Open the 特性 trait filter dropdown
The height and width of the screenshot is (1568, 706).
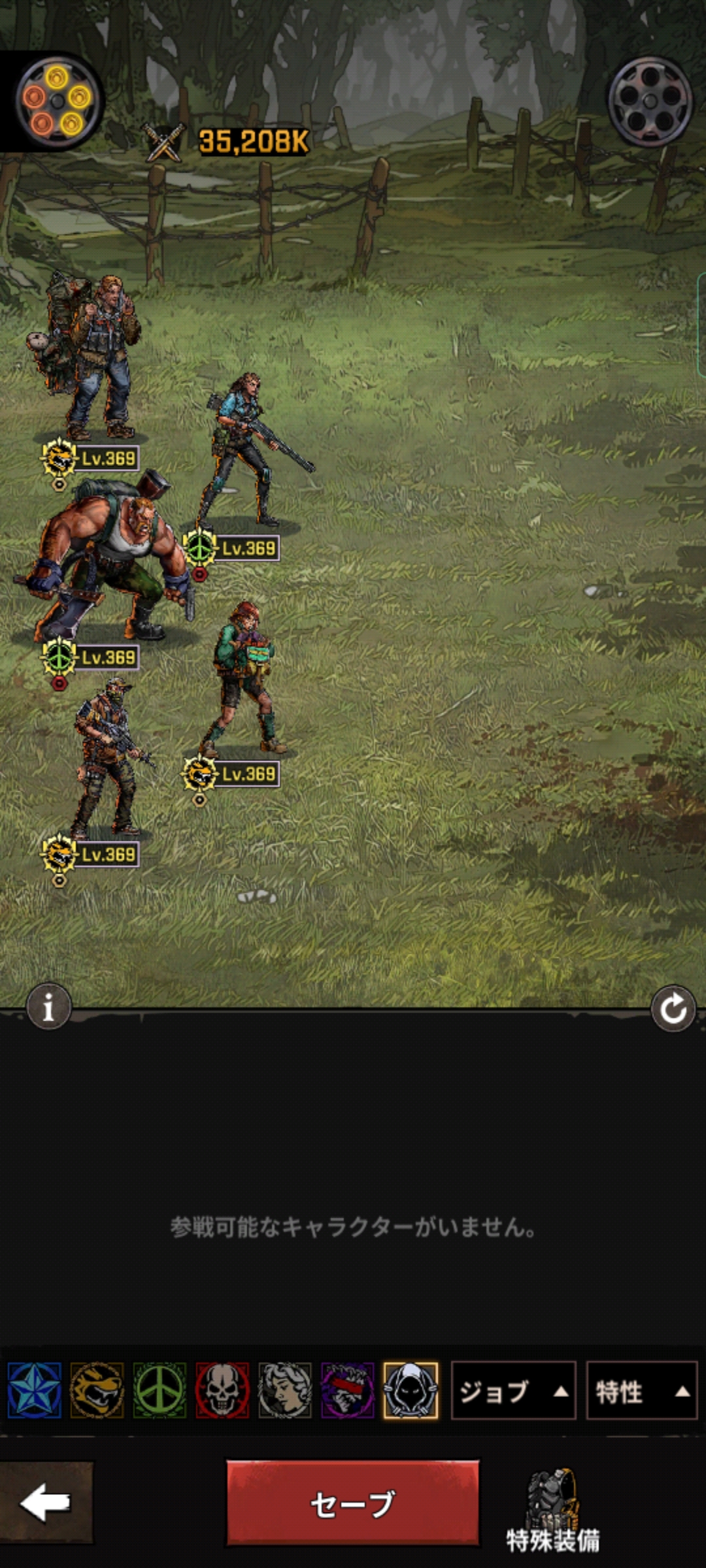coord(641,1391)
